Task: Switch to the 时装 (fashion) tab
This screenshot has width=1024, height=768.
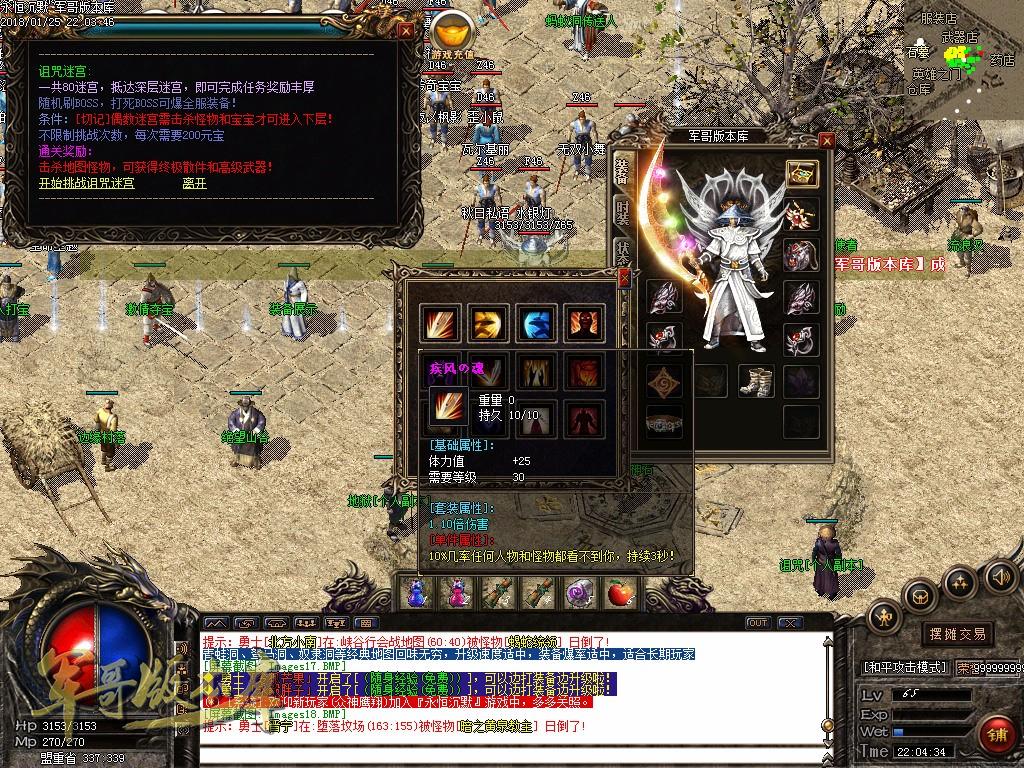Action: [x=622, y=213]
